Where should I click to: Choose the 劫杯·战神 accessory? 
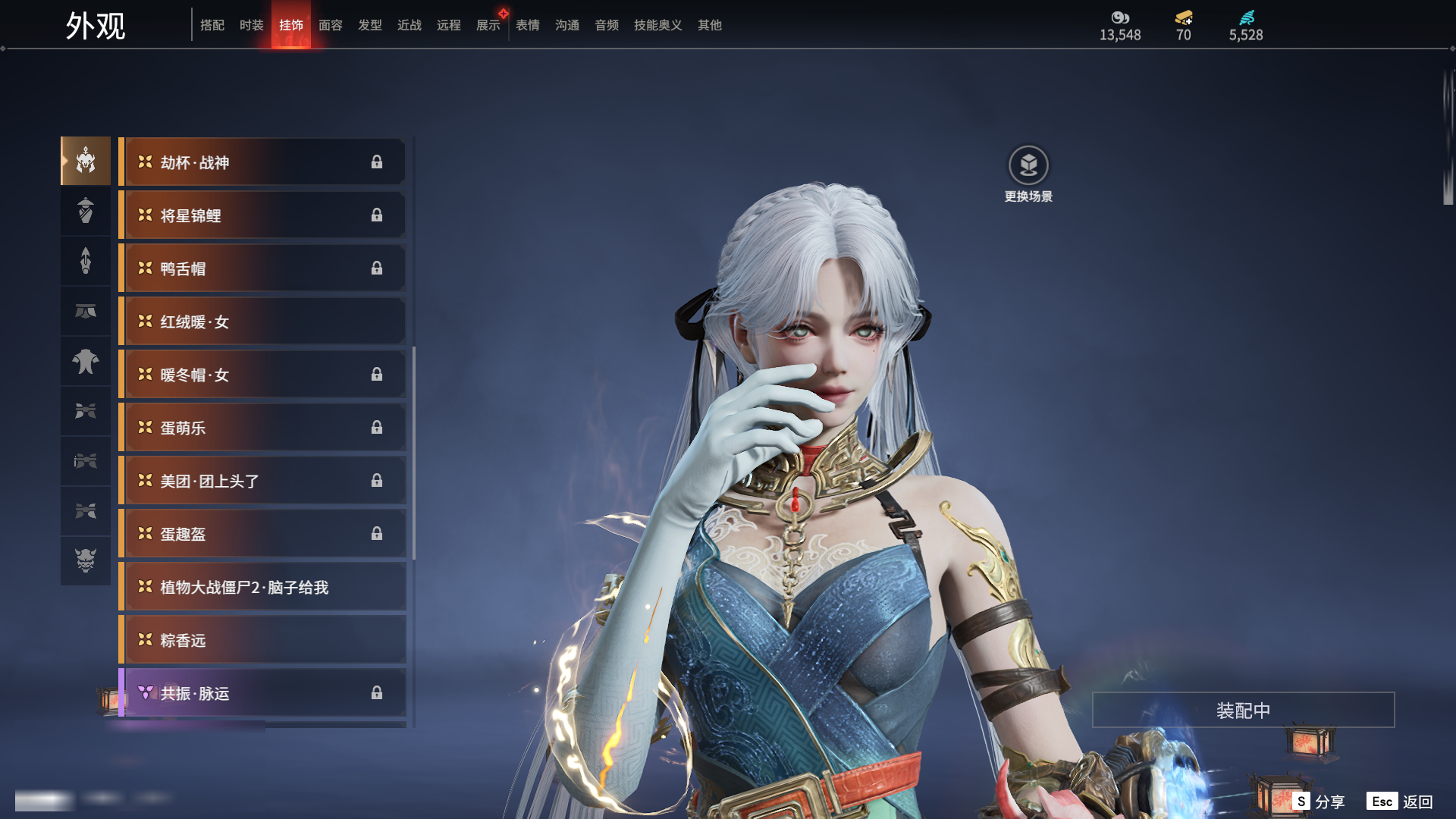tap(262, 162)
